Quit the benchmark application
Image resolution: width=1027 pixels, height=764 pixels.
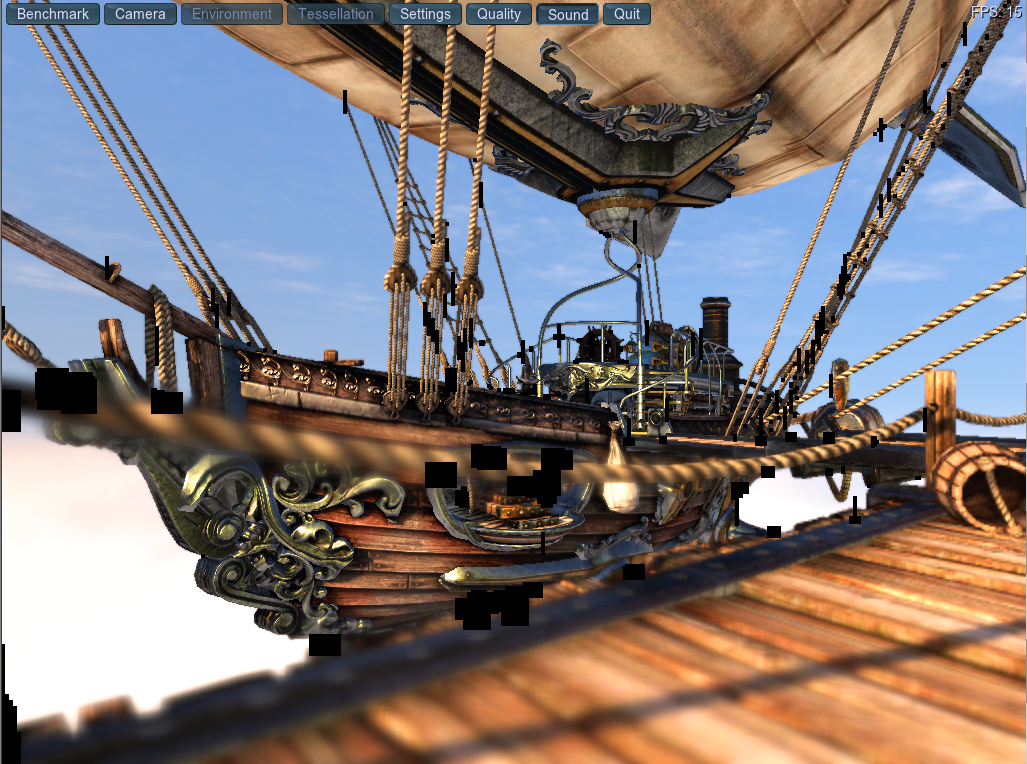pyautogui.click(x=627, y=14)
